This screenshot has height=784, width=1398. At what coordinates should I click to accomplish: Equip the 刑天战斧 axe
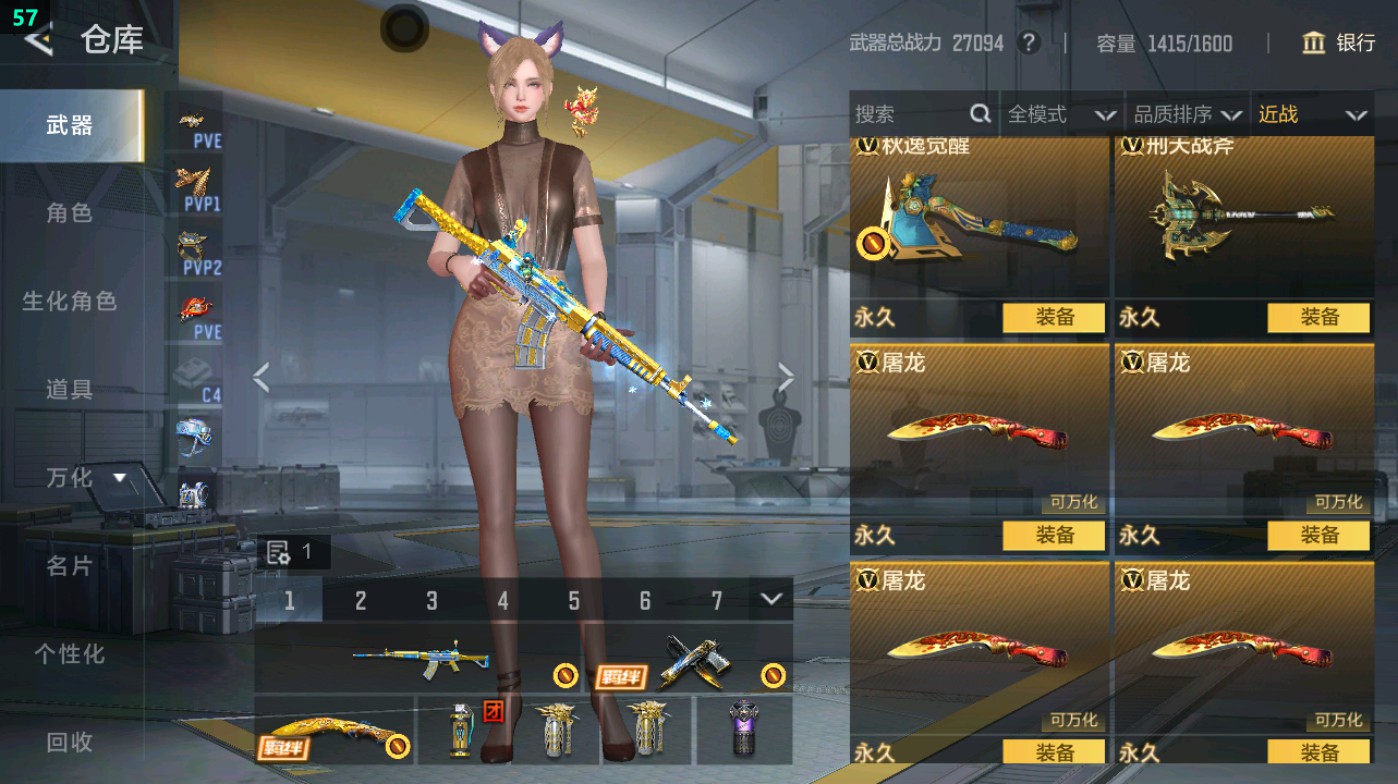click(1321, 318)
